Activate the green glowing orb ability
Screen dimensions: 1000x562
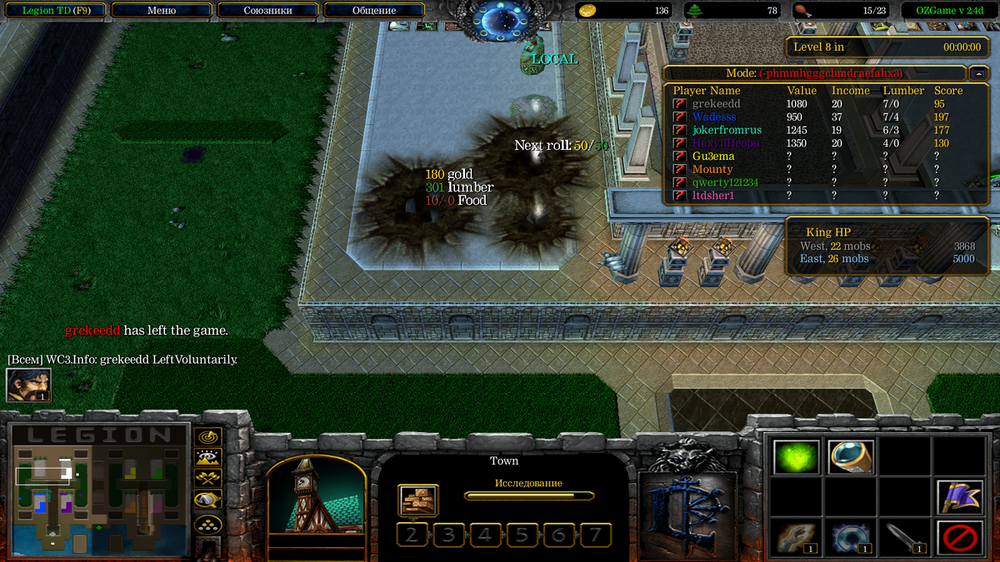pos(796,457)
